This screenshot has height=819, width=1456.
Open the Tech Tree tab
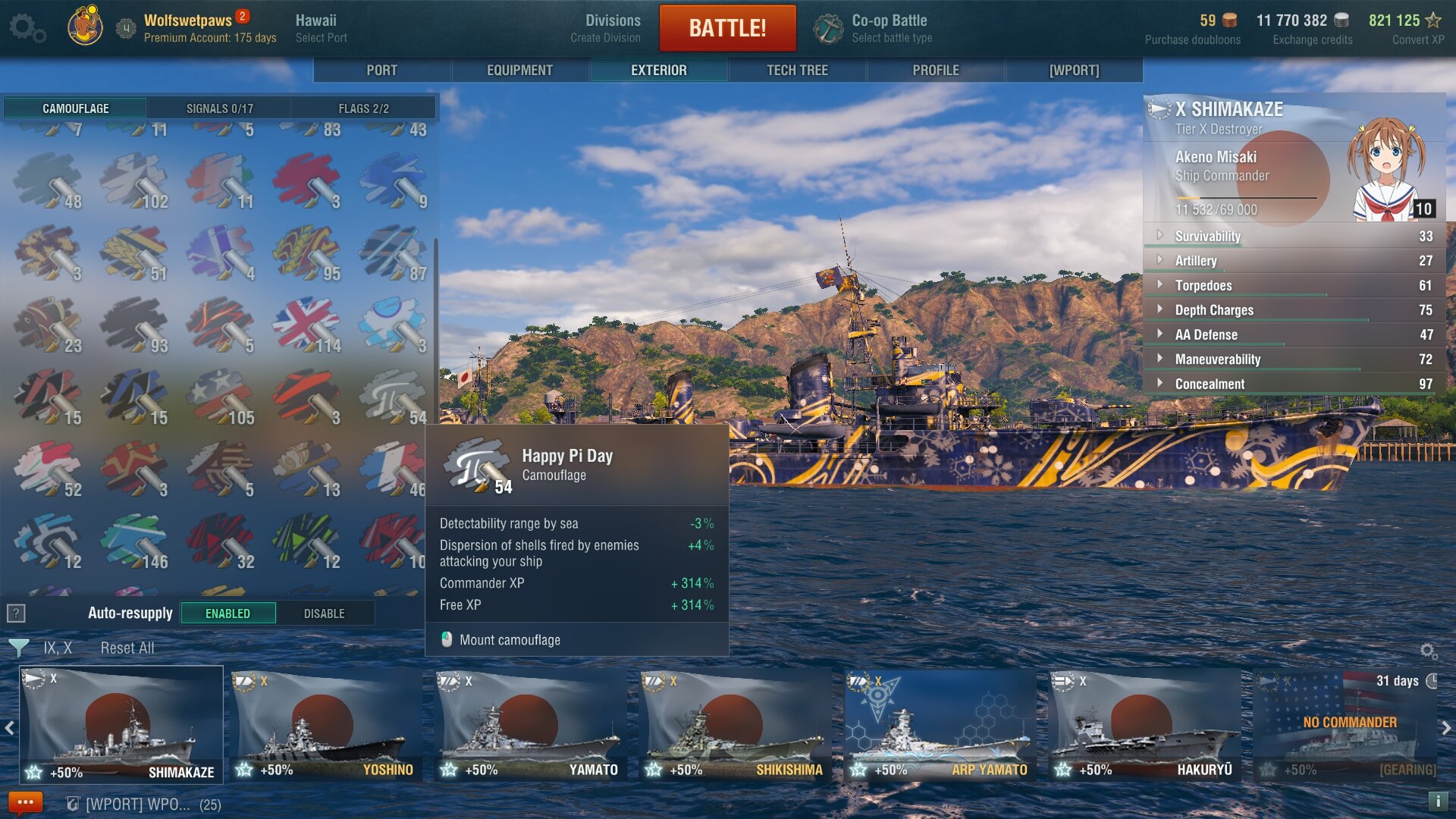click(797, 71)
